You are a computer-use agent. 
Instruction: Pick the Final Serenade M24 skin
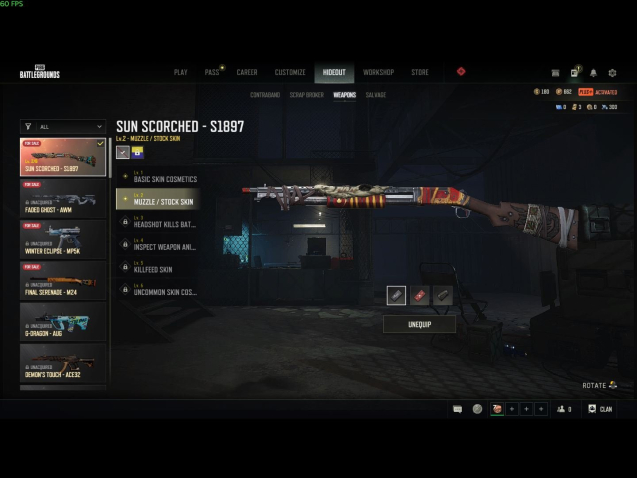click(x=63, y=280)
